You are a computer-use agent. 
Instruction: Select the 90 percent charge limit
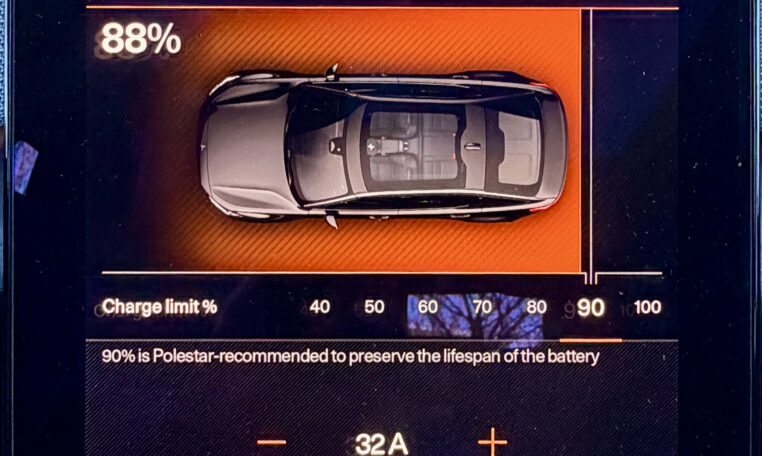click(x=591, y=308)
